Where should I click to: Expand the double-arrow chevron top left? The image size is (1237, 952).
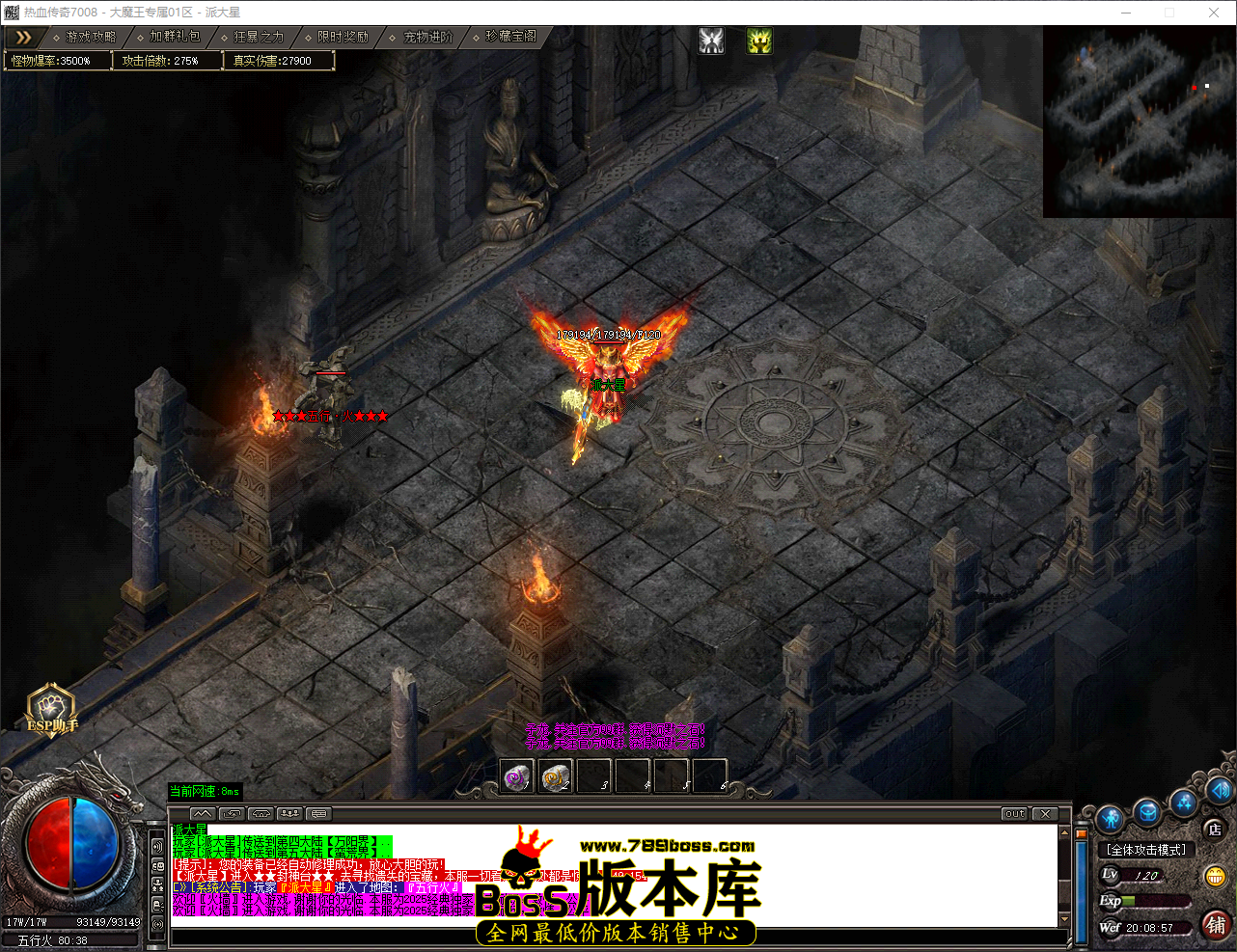(24, 38)
